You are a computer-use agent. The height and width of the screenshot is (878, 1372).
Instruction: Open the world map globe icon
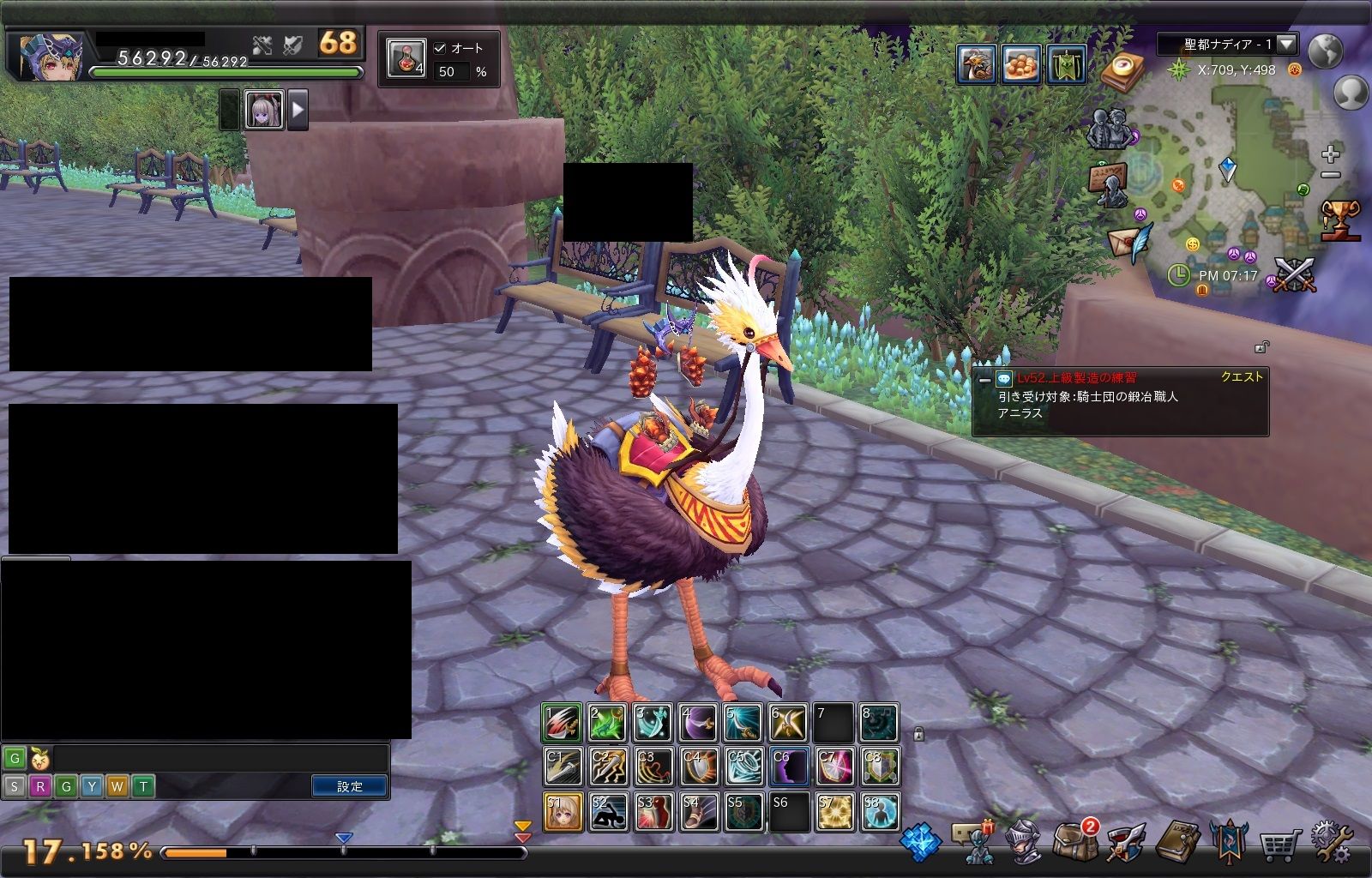pos(1325,51)
